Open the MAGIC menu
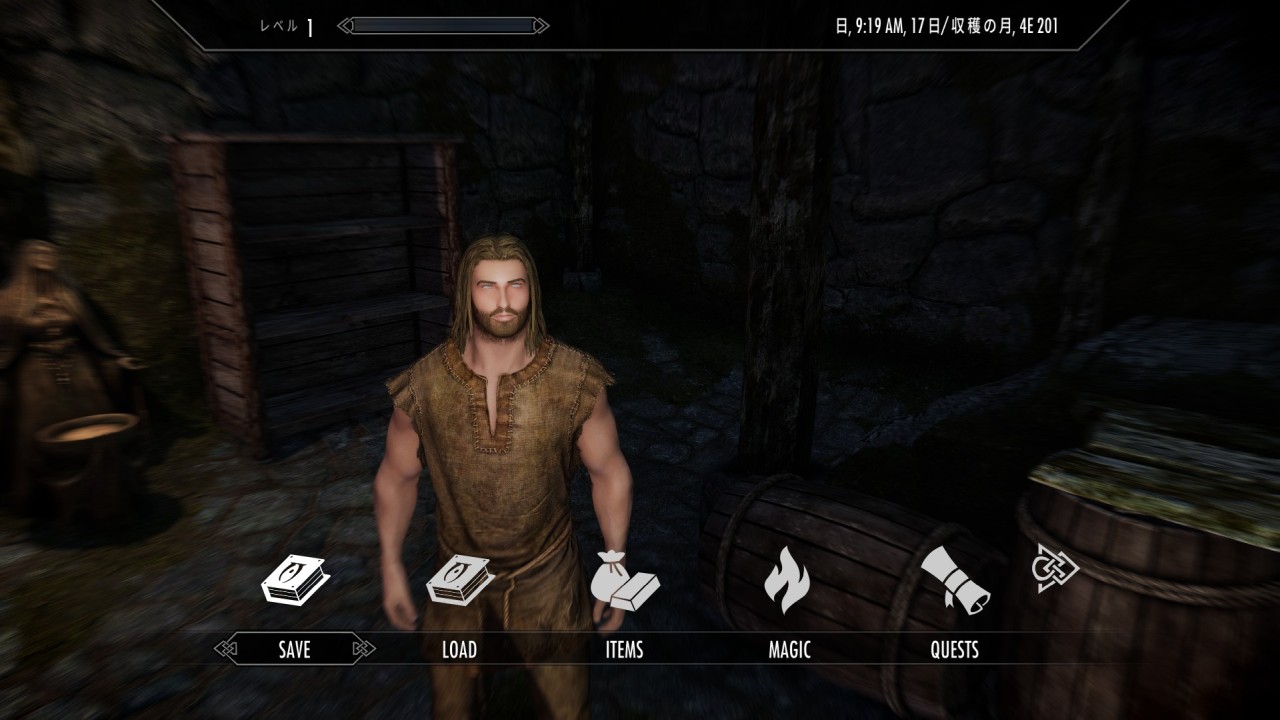The width and height of the screenshot is (1280, 720). pos(789,650)
